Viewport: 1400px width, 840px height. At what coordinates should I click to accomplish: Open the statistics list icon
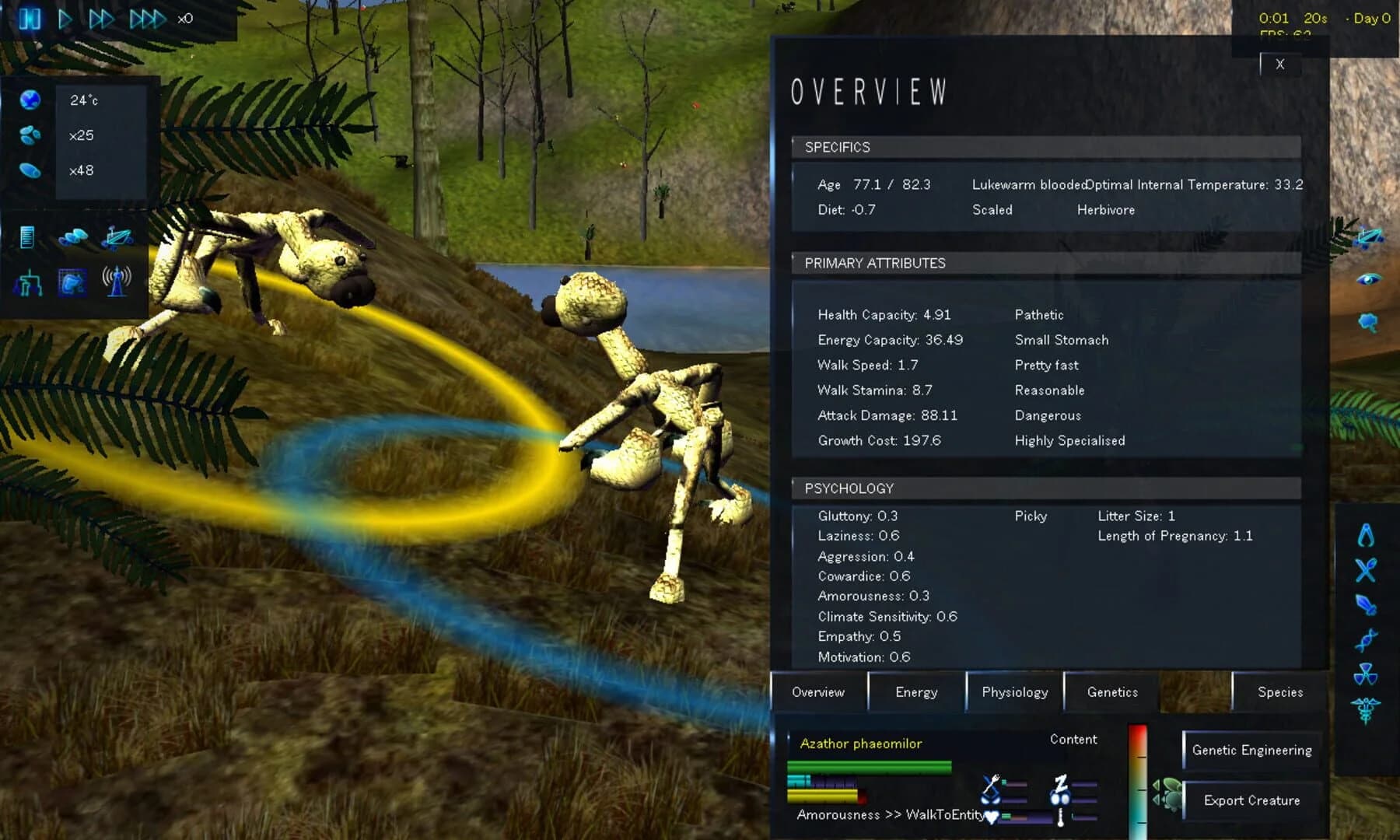pyautogui.click(x=26, y=238)
